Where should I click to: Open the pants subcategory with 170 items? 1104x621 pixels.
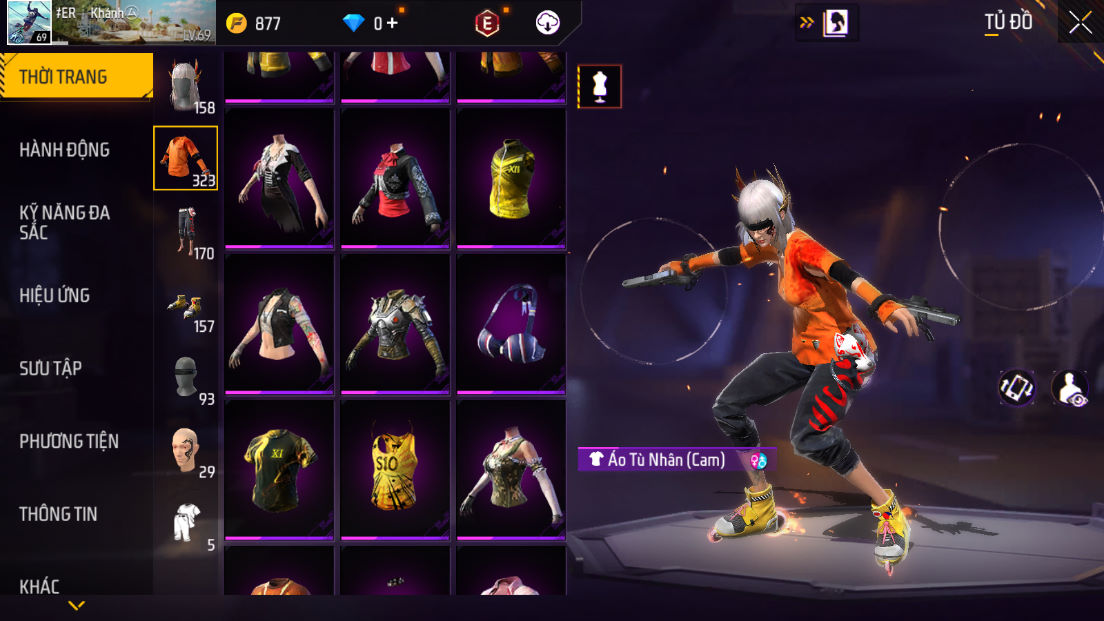pos(185,231)
